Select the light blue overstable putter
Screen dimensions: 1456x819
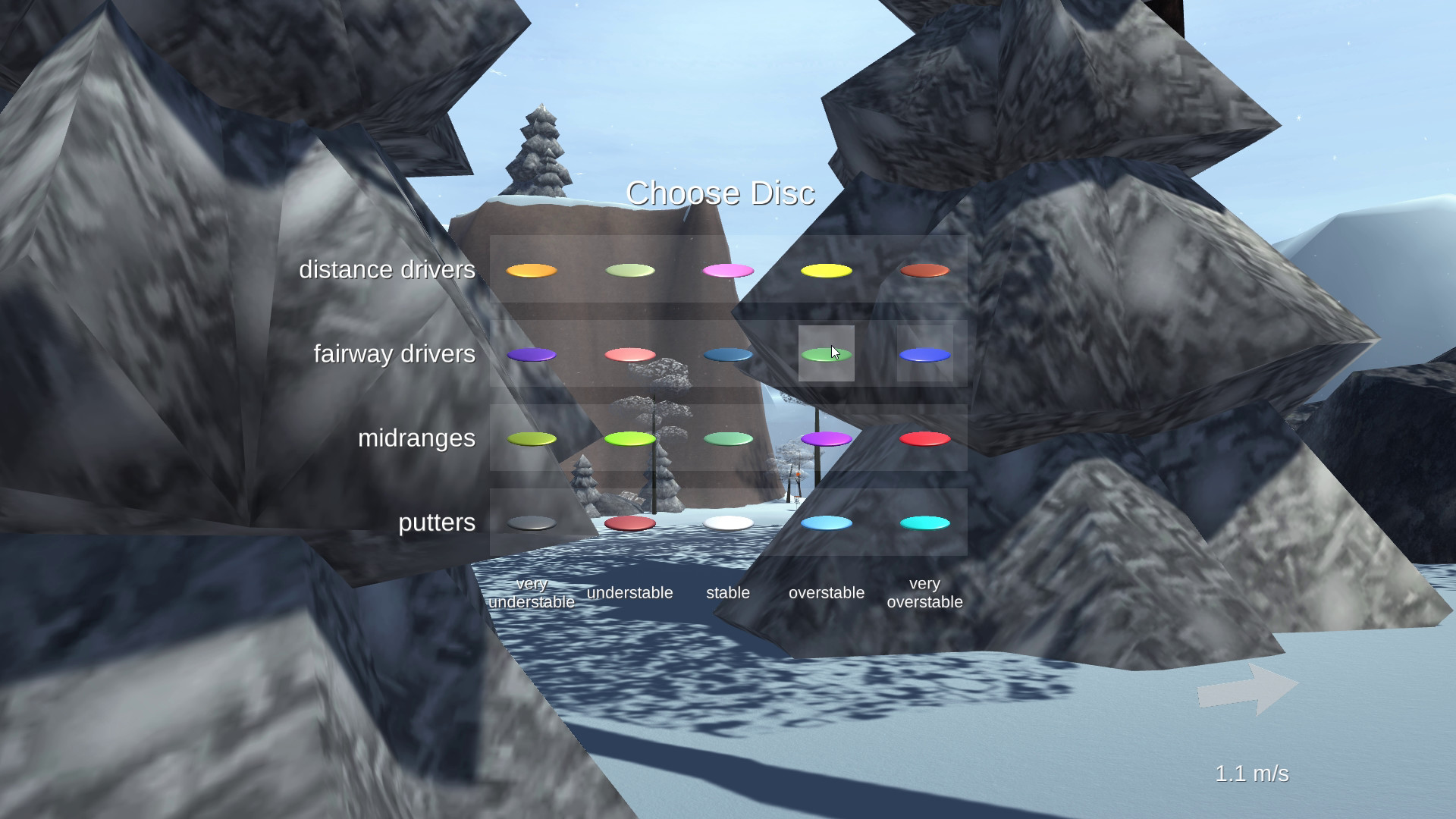point(827,522)
